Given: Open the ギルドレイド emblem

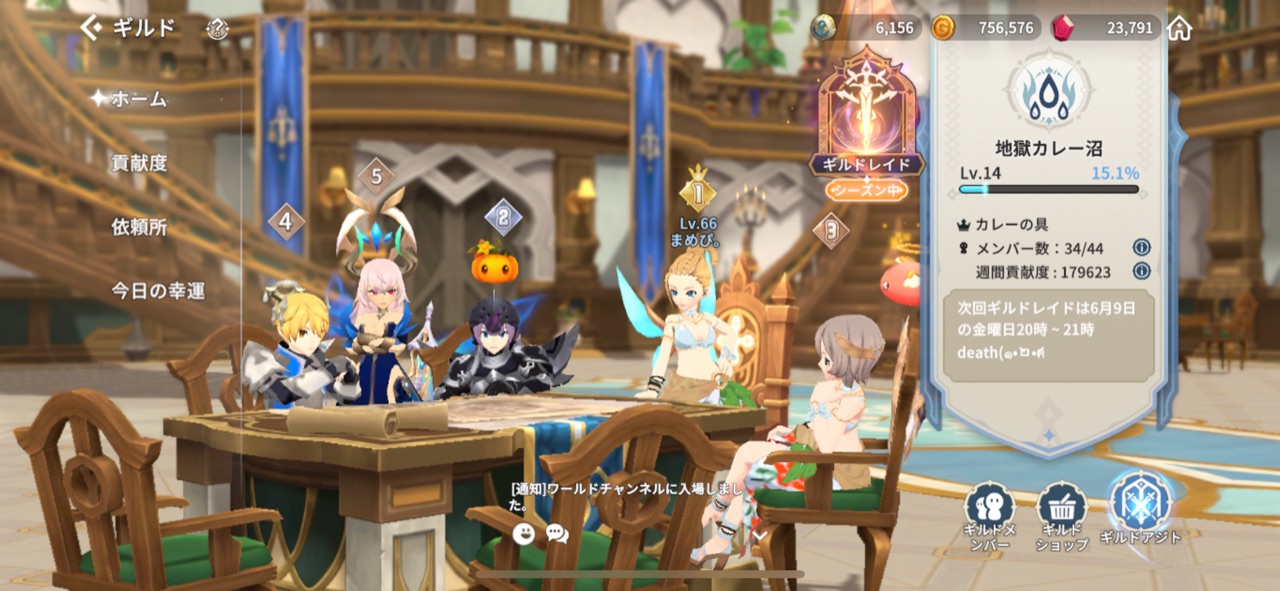Looking at the screenshot, I should click(866, 120).
